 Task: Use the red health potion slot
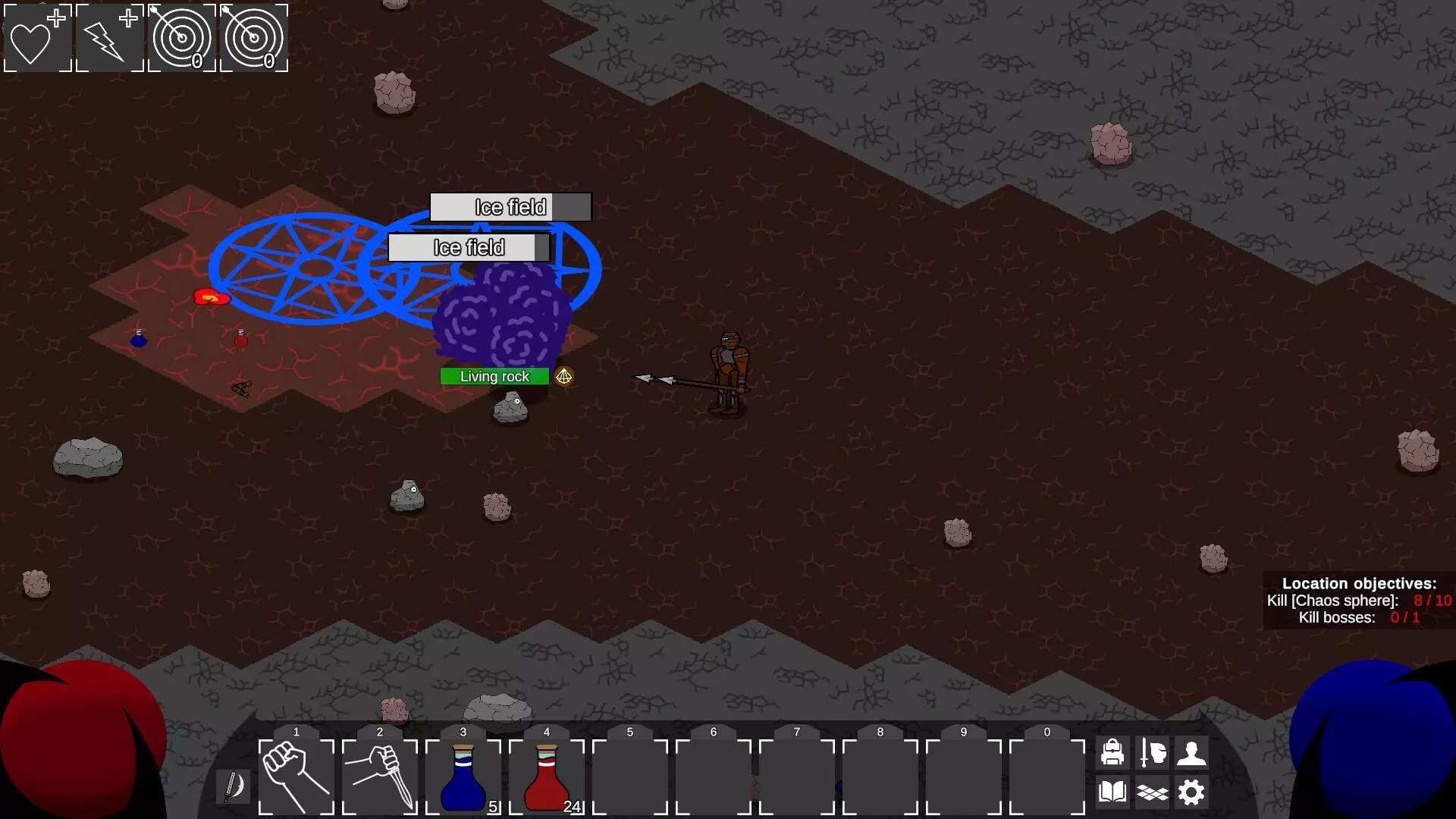click(547, 777)
